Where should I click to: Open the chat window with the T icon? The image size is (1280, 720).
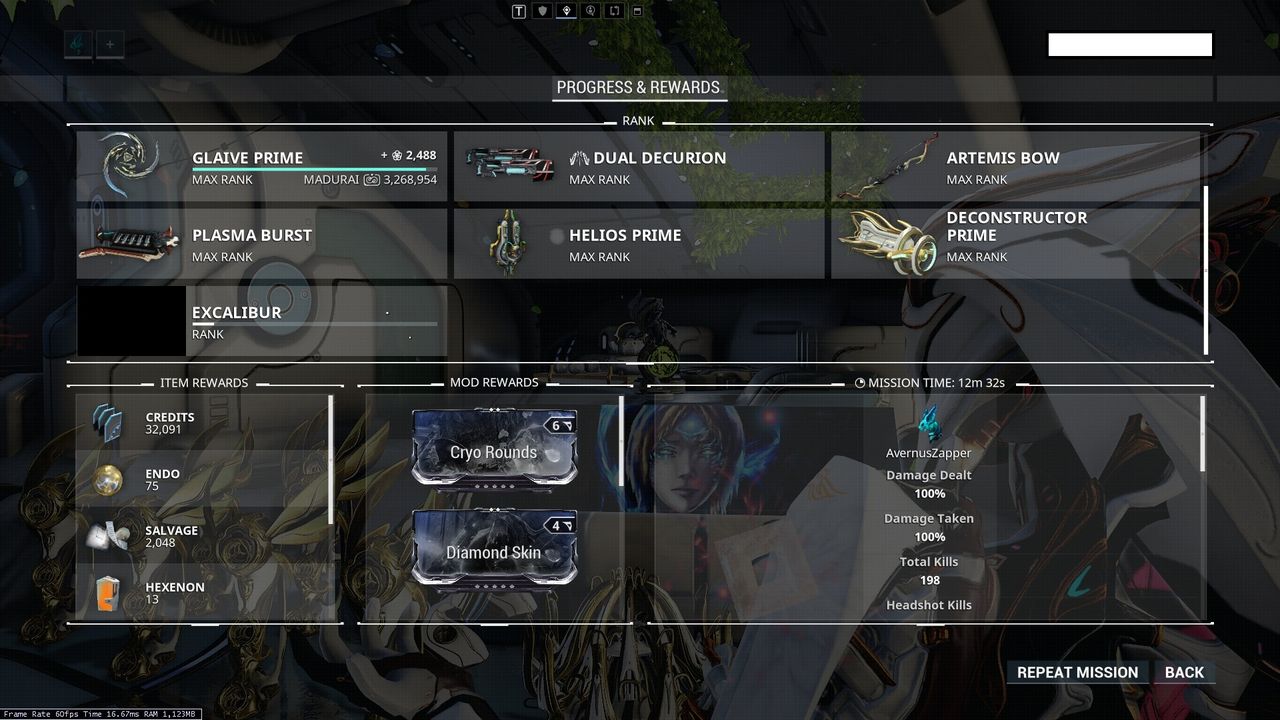[517, 10]
